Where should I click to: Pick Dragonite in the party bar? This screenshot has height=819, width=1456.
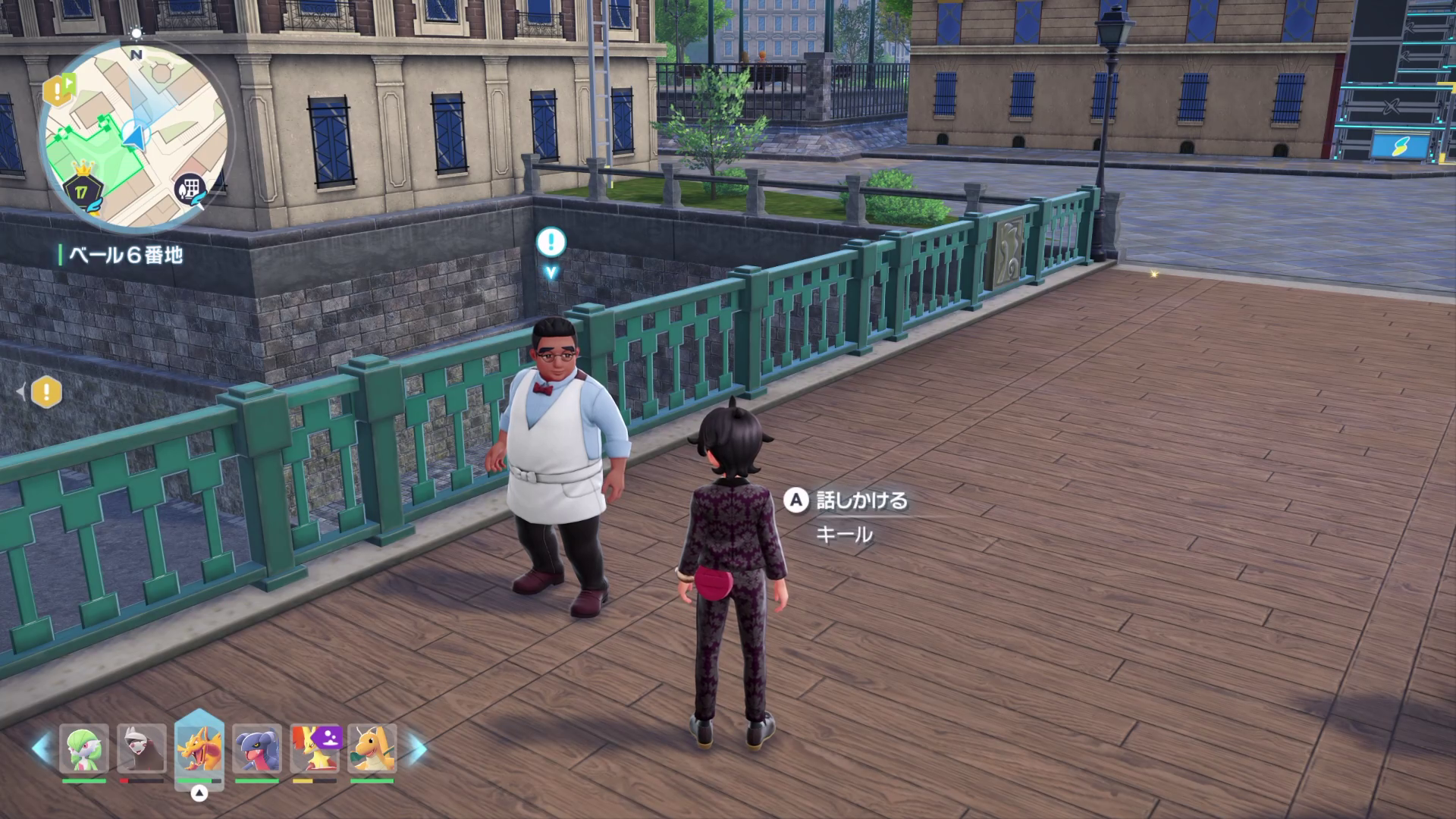372,749
